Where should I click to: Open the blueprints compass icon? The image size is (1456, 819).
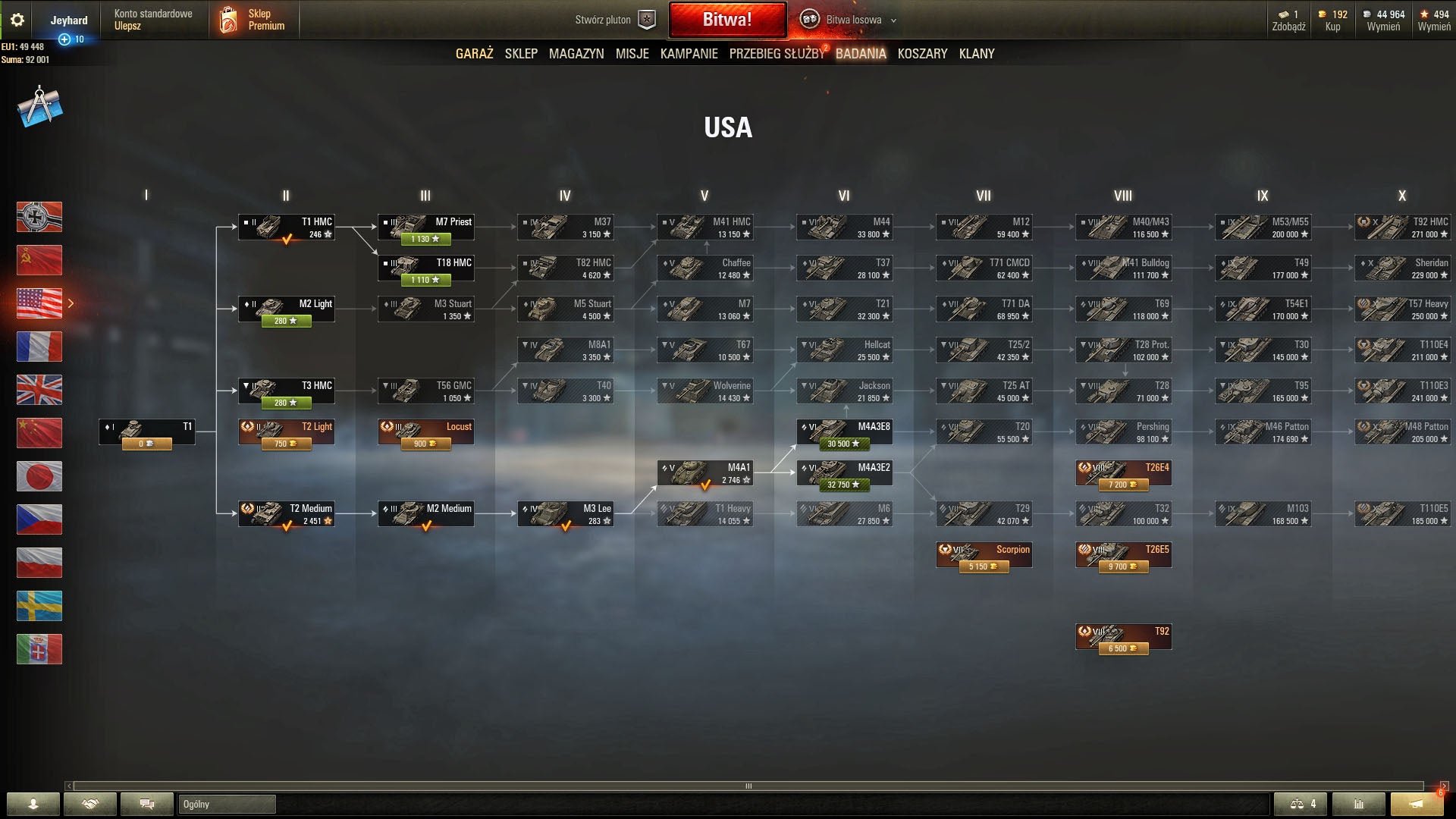coord(39,106)
